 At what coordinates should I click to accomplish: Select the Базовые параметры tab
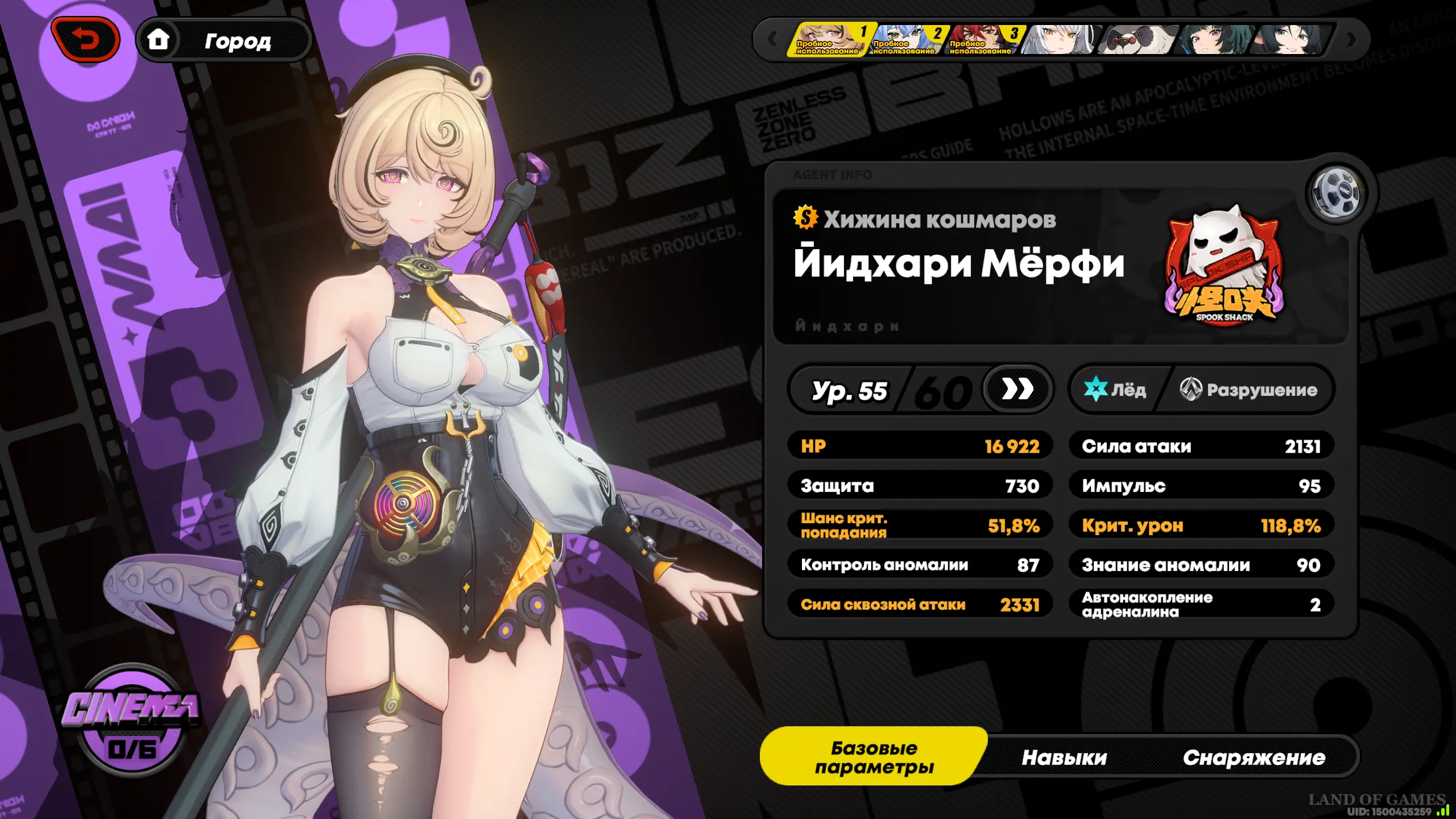874,757
